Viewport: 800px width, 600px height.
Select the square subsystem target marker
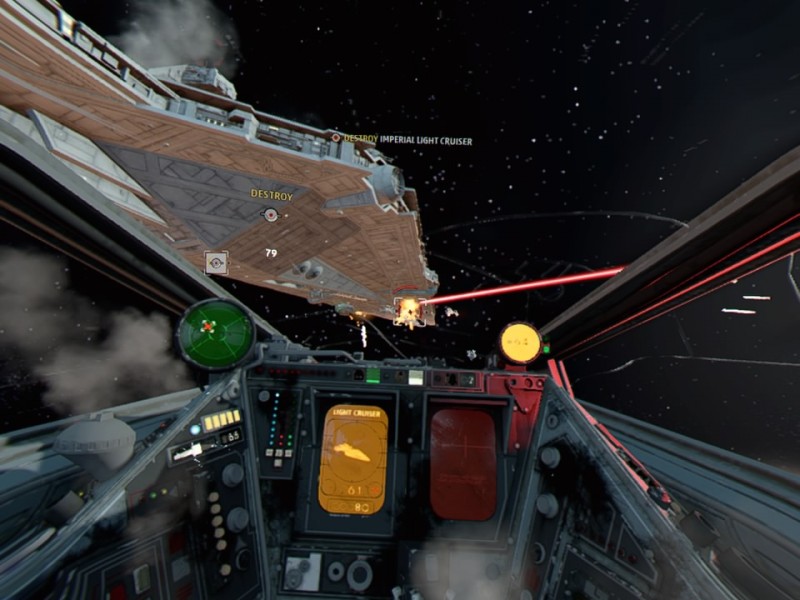pos(216,263)
